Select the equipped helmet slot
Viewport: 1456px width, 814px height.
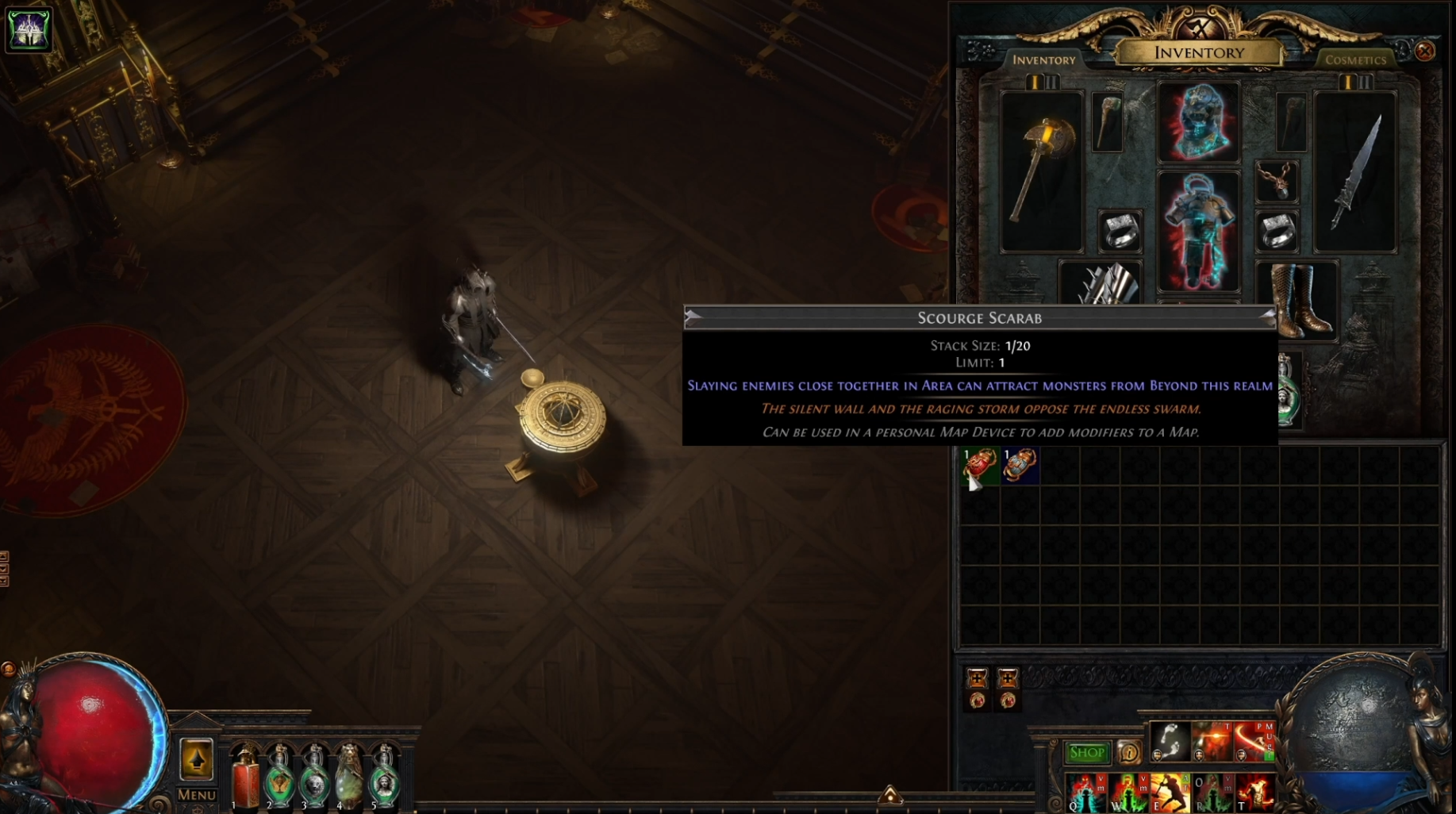pyautogui.click(x=1198, y=122)
